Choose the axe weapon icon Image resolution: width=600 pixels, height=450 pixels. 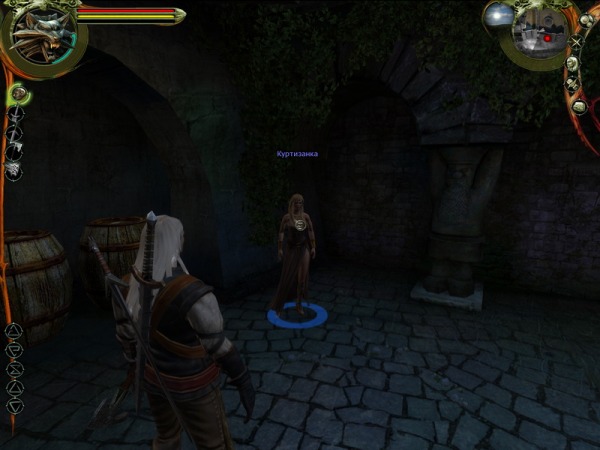coord(15,151)
